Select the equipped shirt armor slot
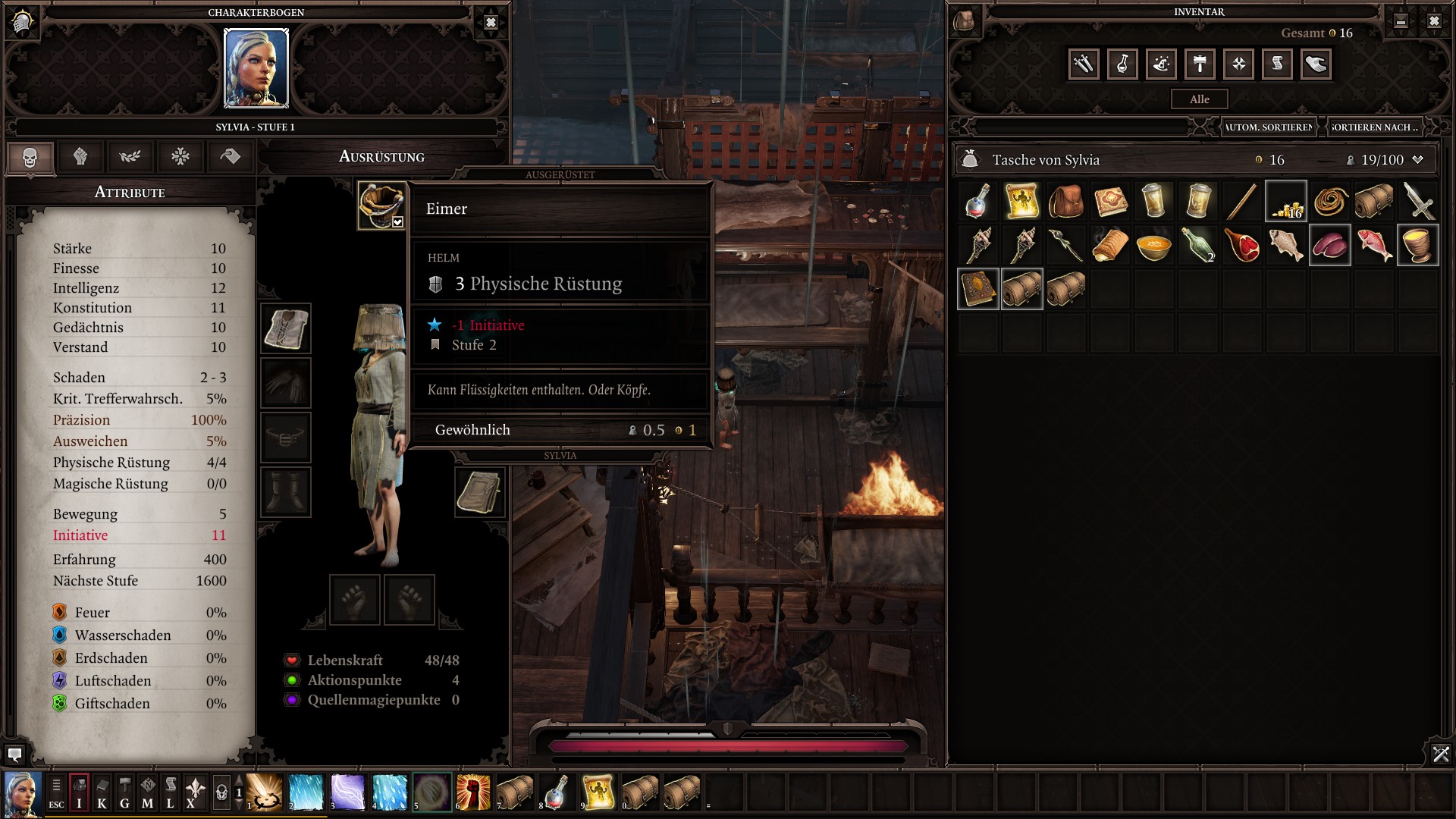The height and width of the screenshot is (819, 1456). (286, 329)
